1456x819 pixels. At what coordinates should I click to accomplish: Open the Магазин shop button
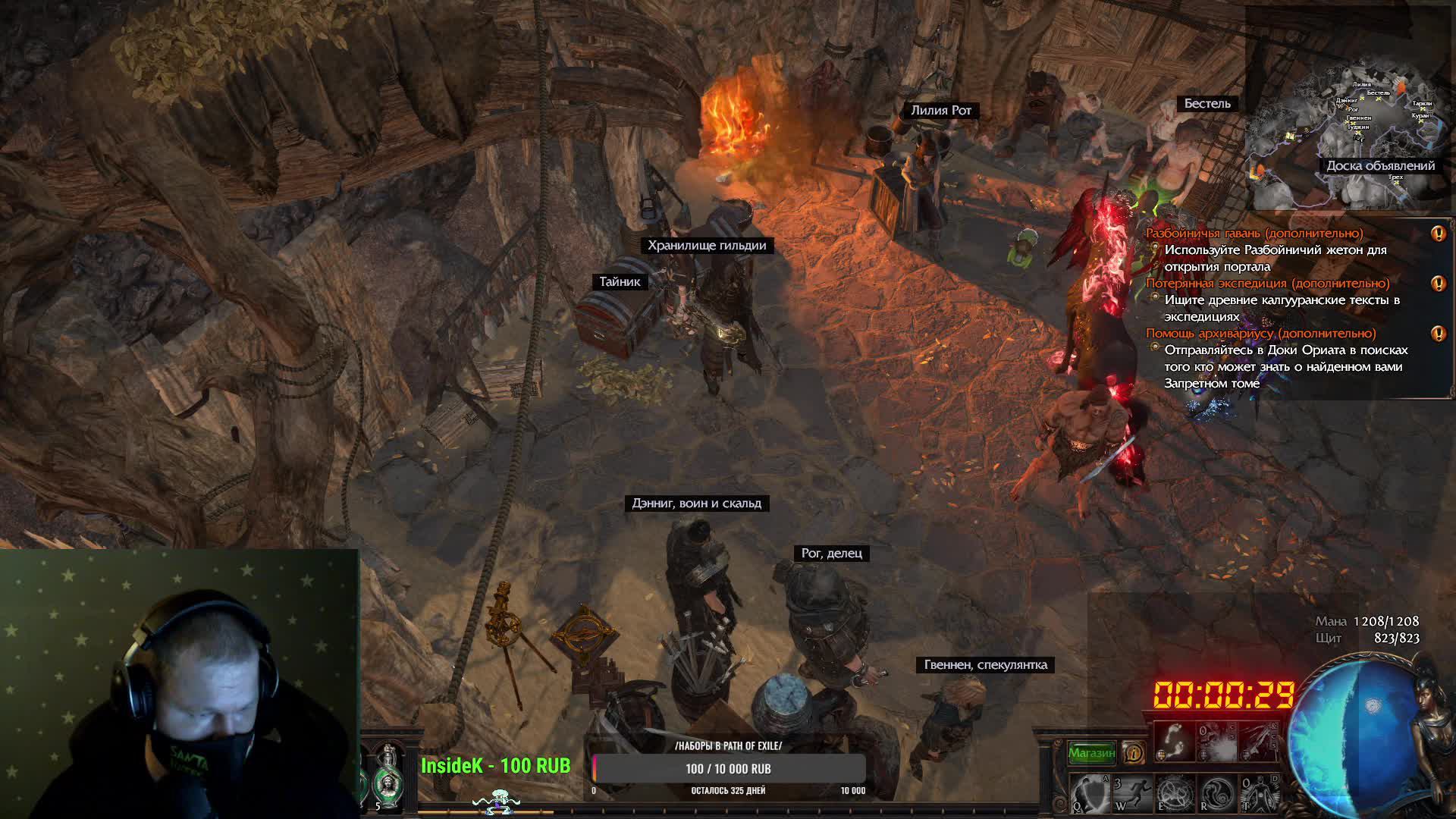(1091, 753)
